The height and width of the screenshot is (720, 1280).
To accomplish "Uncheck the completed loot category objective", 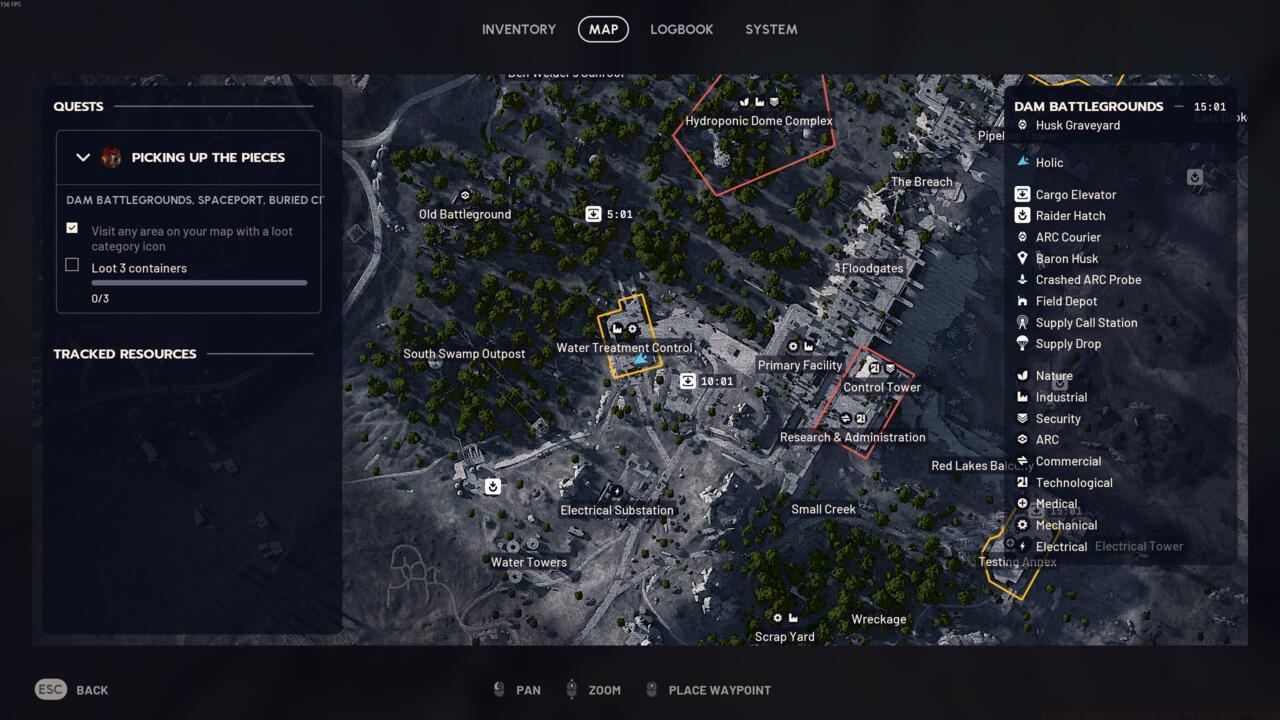I will (x=72, y=227).
